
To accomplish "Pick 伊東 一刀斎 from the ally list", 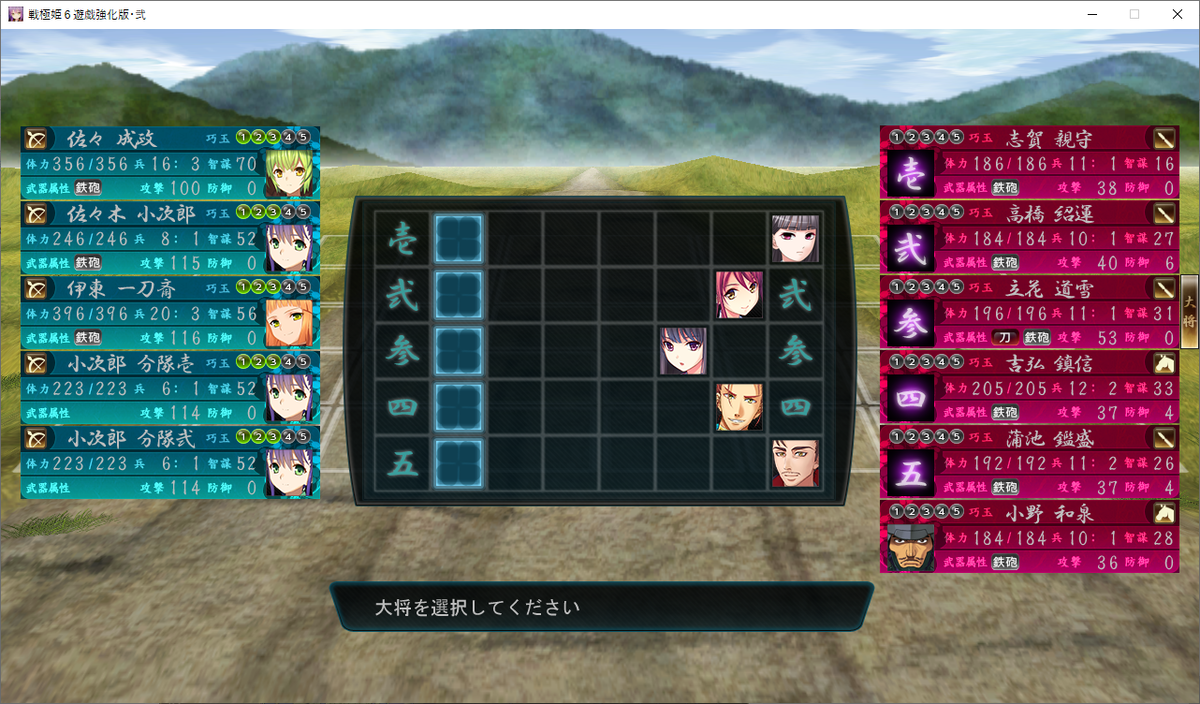I will coord(170,312).
